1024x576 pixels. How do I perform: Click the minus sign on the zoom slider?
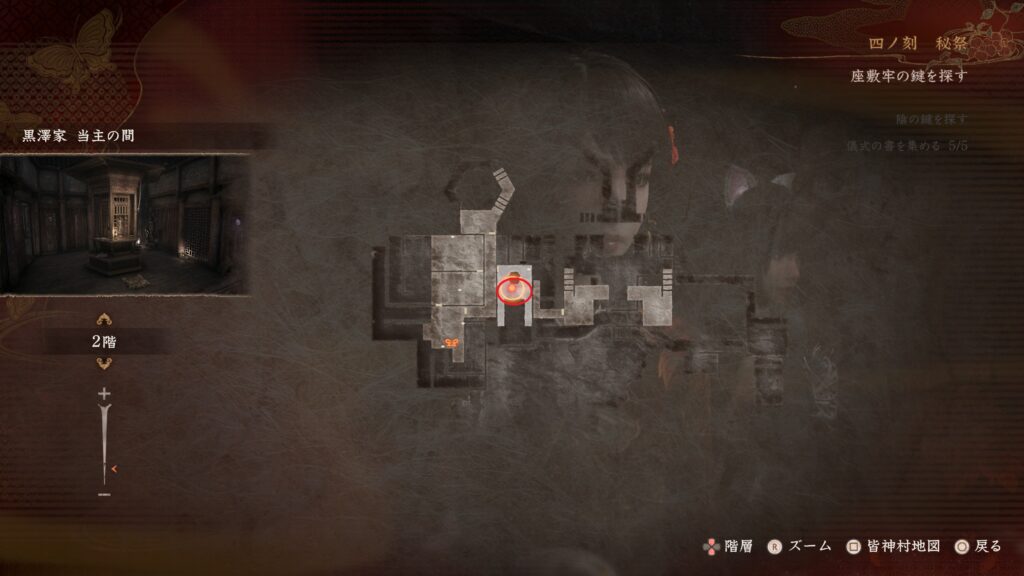104,494
